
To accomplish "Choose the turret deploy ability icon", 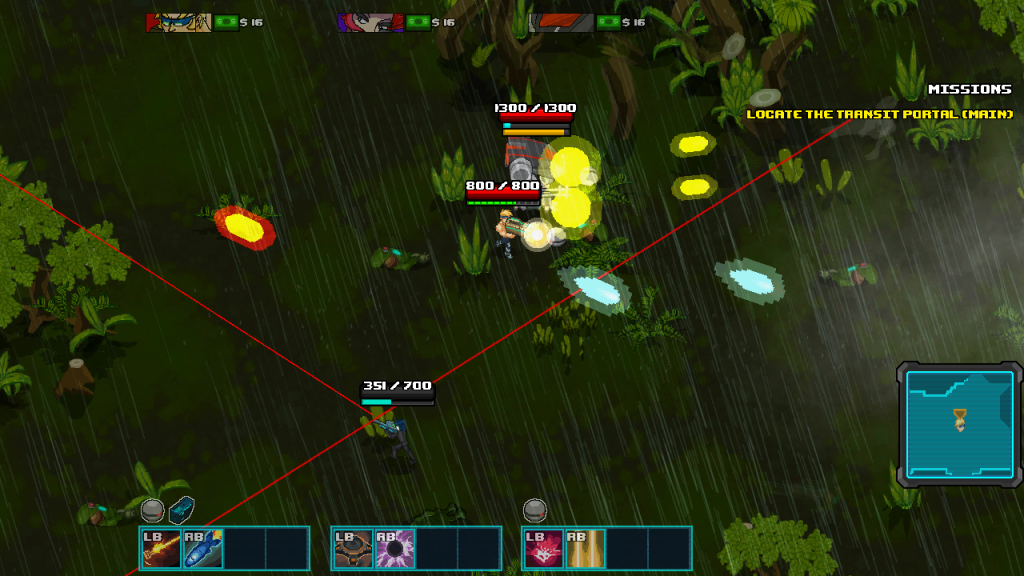I will (353, 548).
